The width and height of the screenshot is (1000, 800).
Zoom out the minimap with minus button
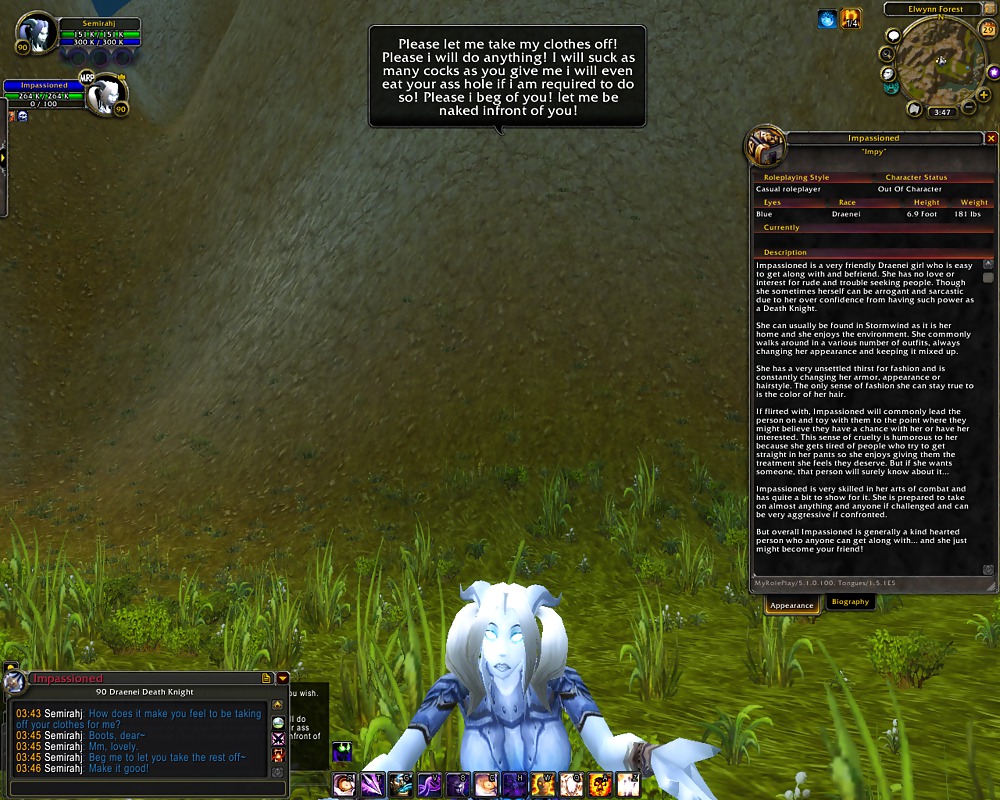point(969,107)
